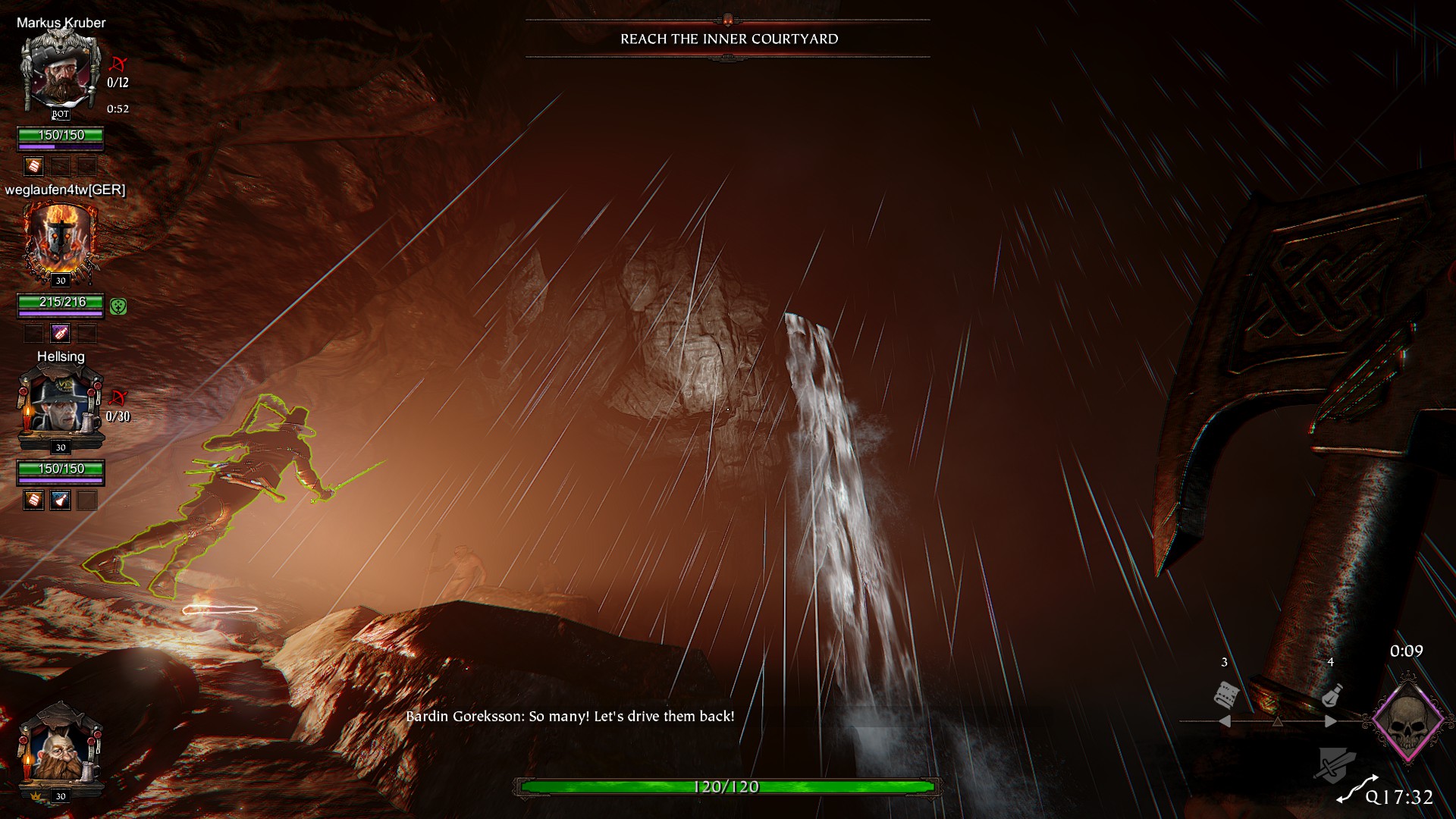The width and height of the screenshot is (1456, 819).
Task: Click weglaufen4tw's purple potion item slot
Action: tap(60, 333)
